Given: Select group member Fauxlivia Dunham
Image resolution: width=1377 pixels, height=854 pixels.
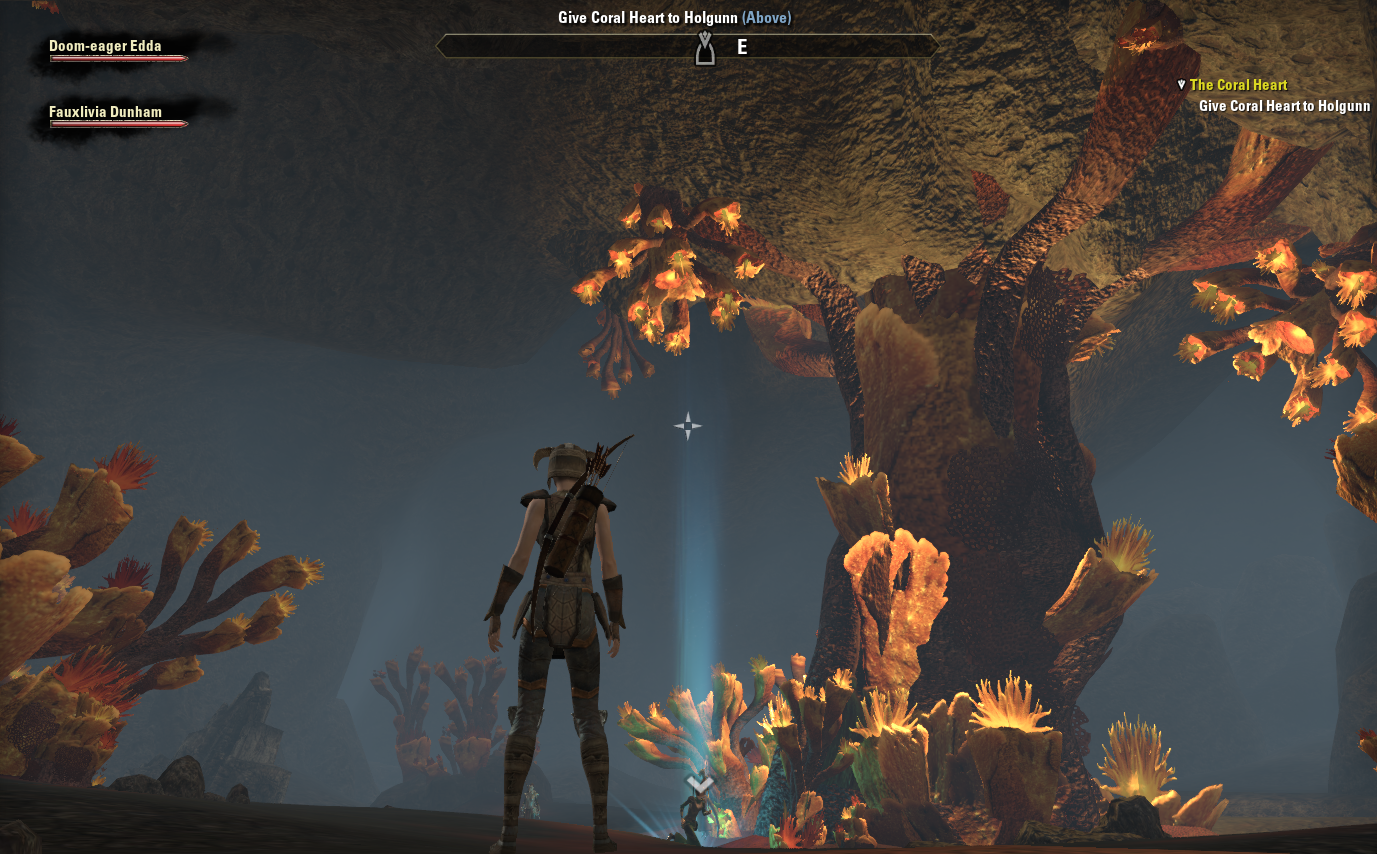Looking at the screenshot, I should [106, 112].
